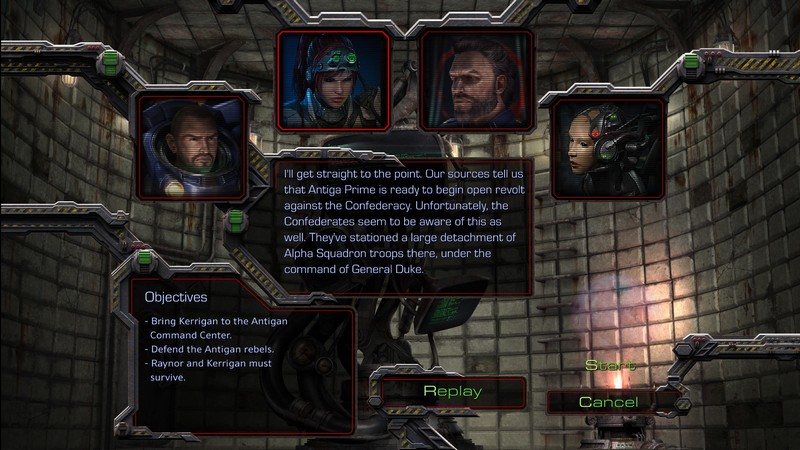Select the pale adjutant portrait with headset
The height and width of the screenshot is (450, 800).
coord(607,147)
